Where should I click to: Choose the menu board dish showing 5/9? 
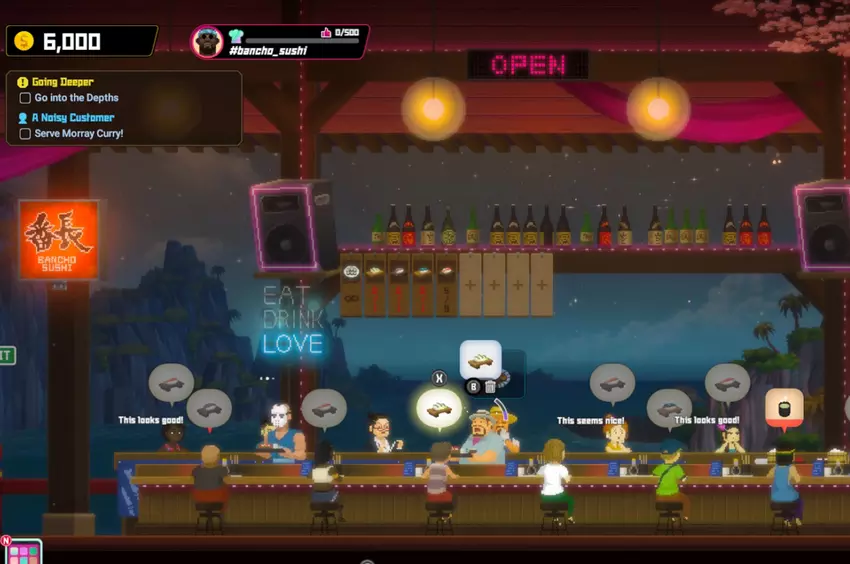pyautogui.click(x=446, y=284)
